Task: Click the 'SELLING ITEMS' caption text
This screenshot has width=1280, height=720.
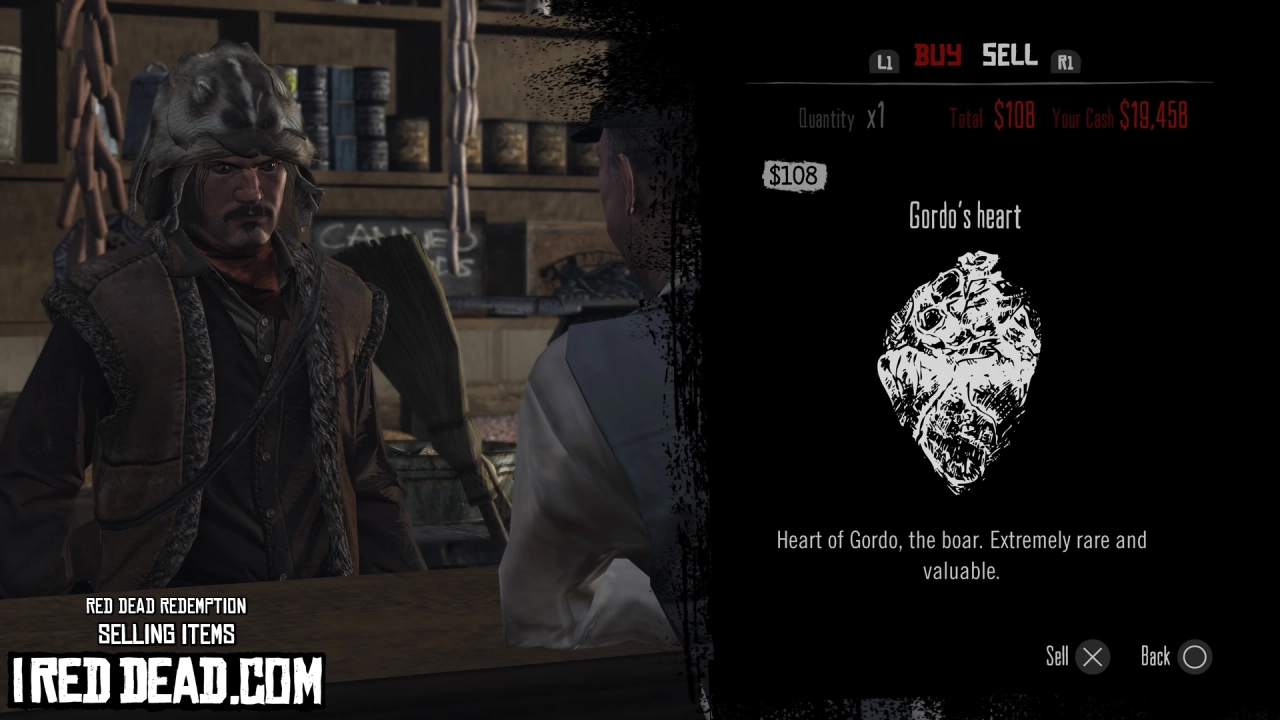Action: click(x=166, y=633)
